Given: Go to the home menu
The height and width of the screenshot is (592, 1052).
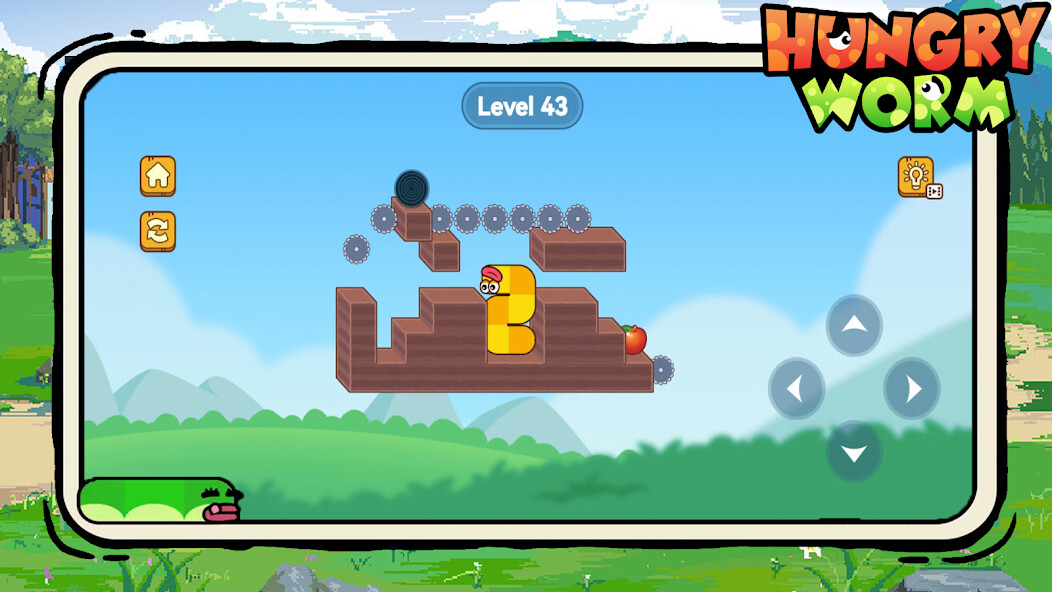Looking at the screenshot, I should (158, 176).
